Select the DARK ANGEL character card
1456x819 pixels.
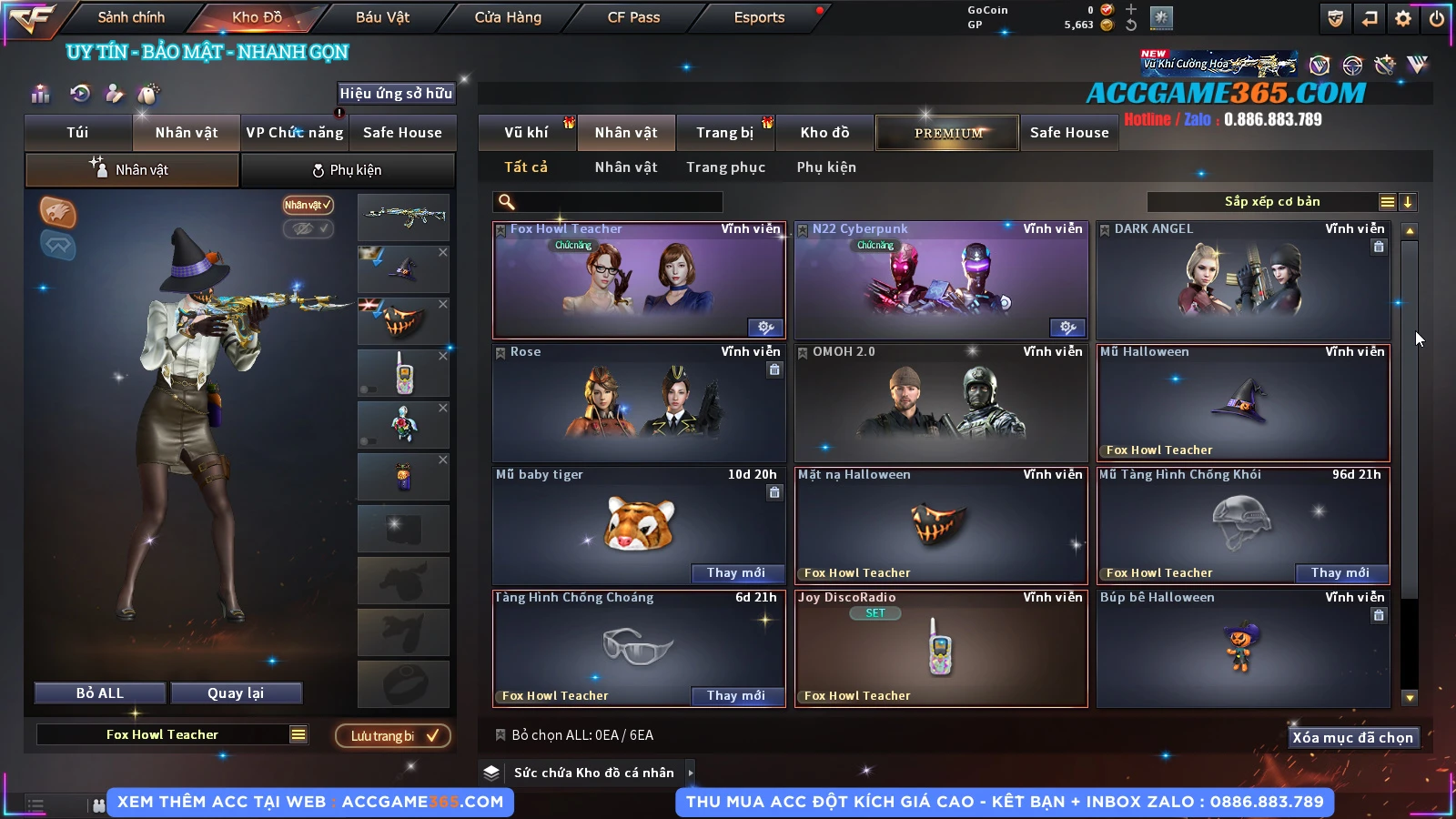[1243, 280]
